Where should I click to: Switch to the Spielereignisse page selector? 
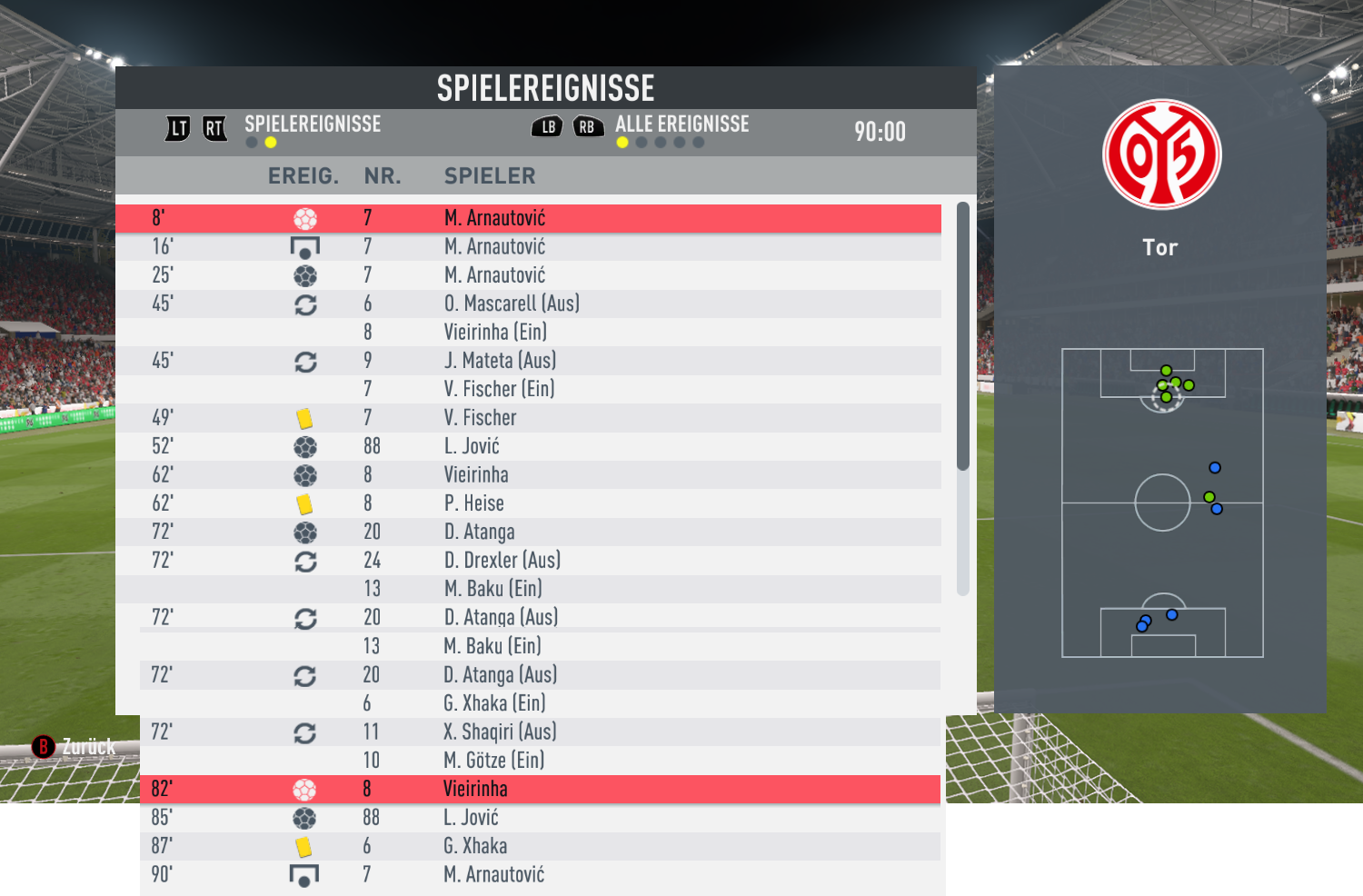point(312,124)
